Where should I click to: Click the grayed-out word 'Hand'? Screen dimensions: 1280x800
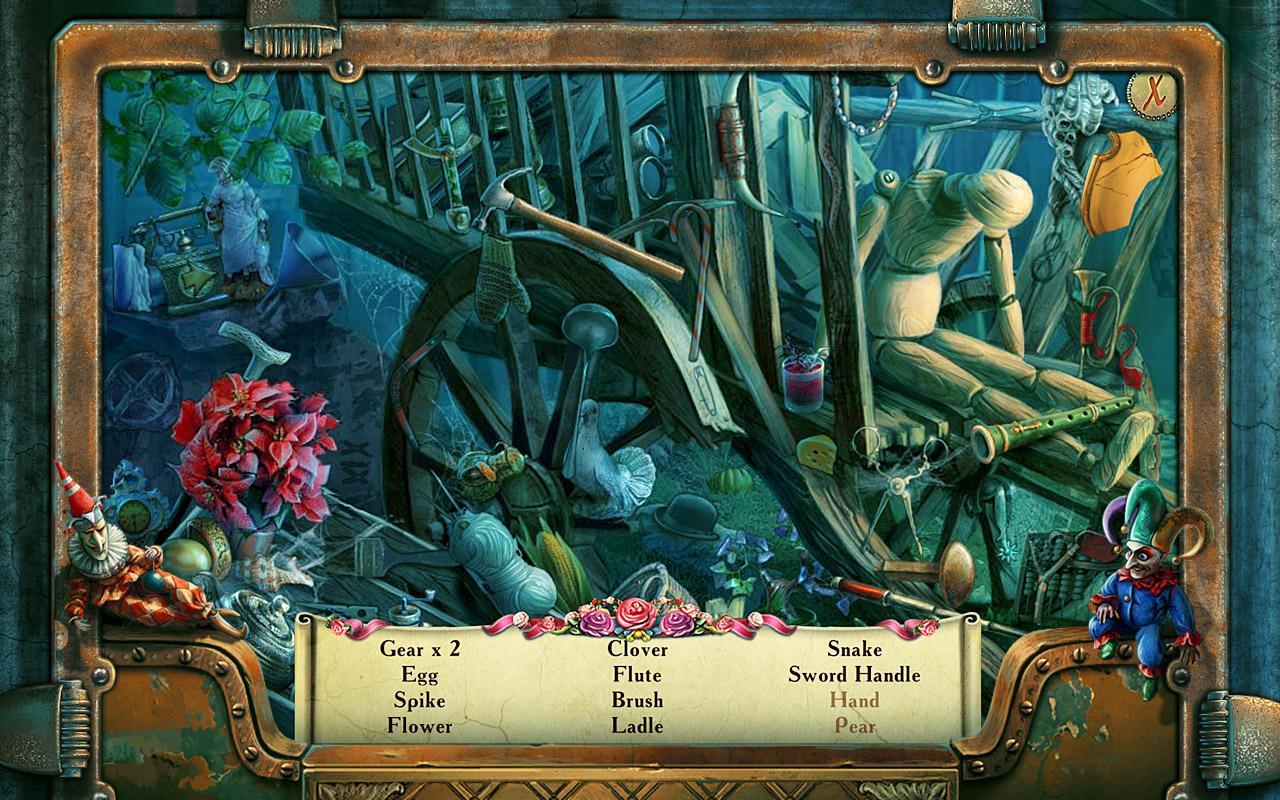coord(855,702)
